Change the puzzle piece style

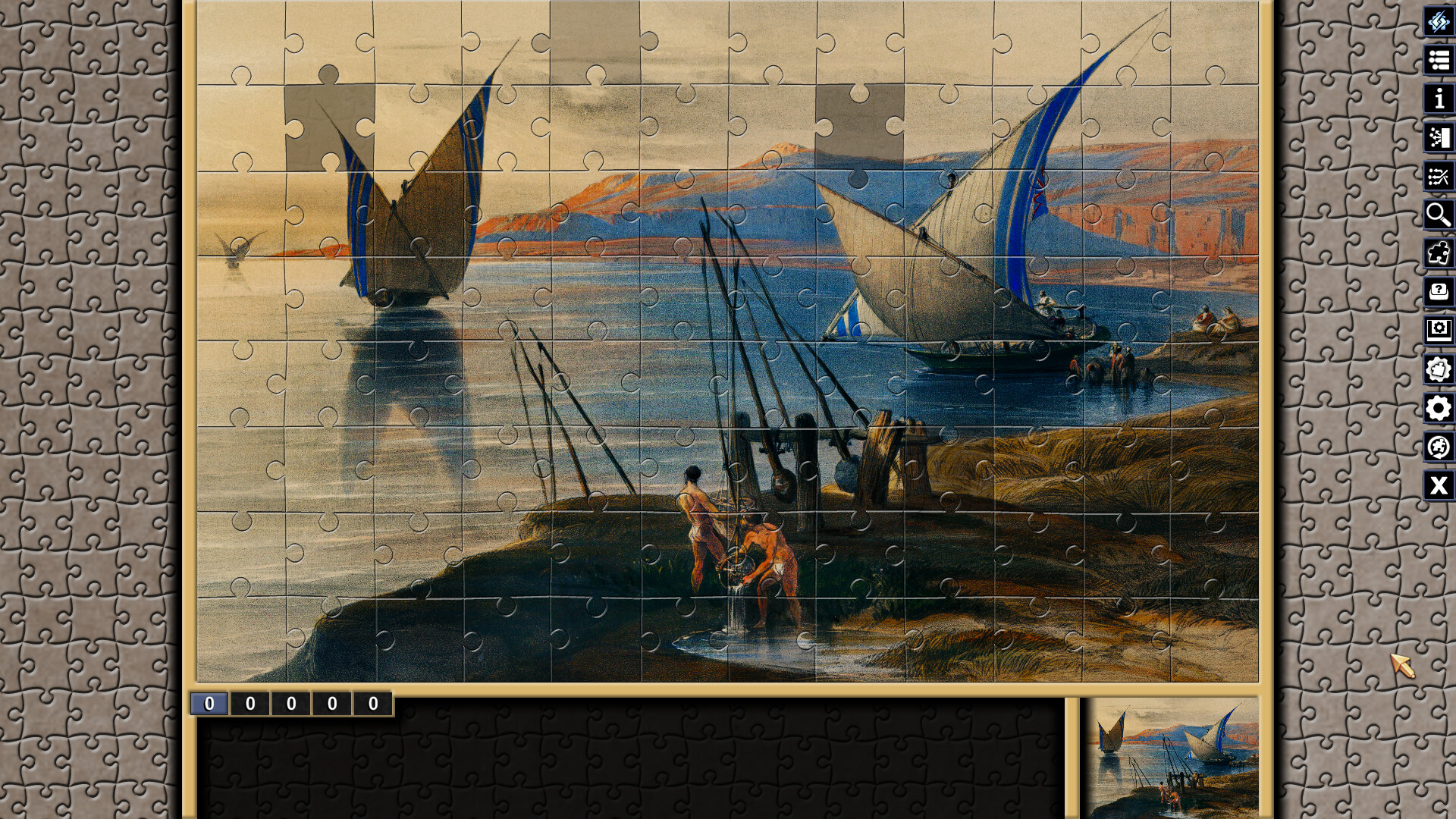pyautogui.click(x=1437, y=366)
